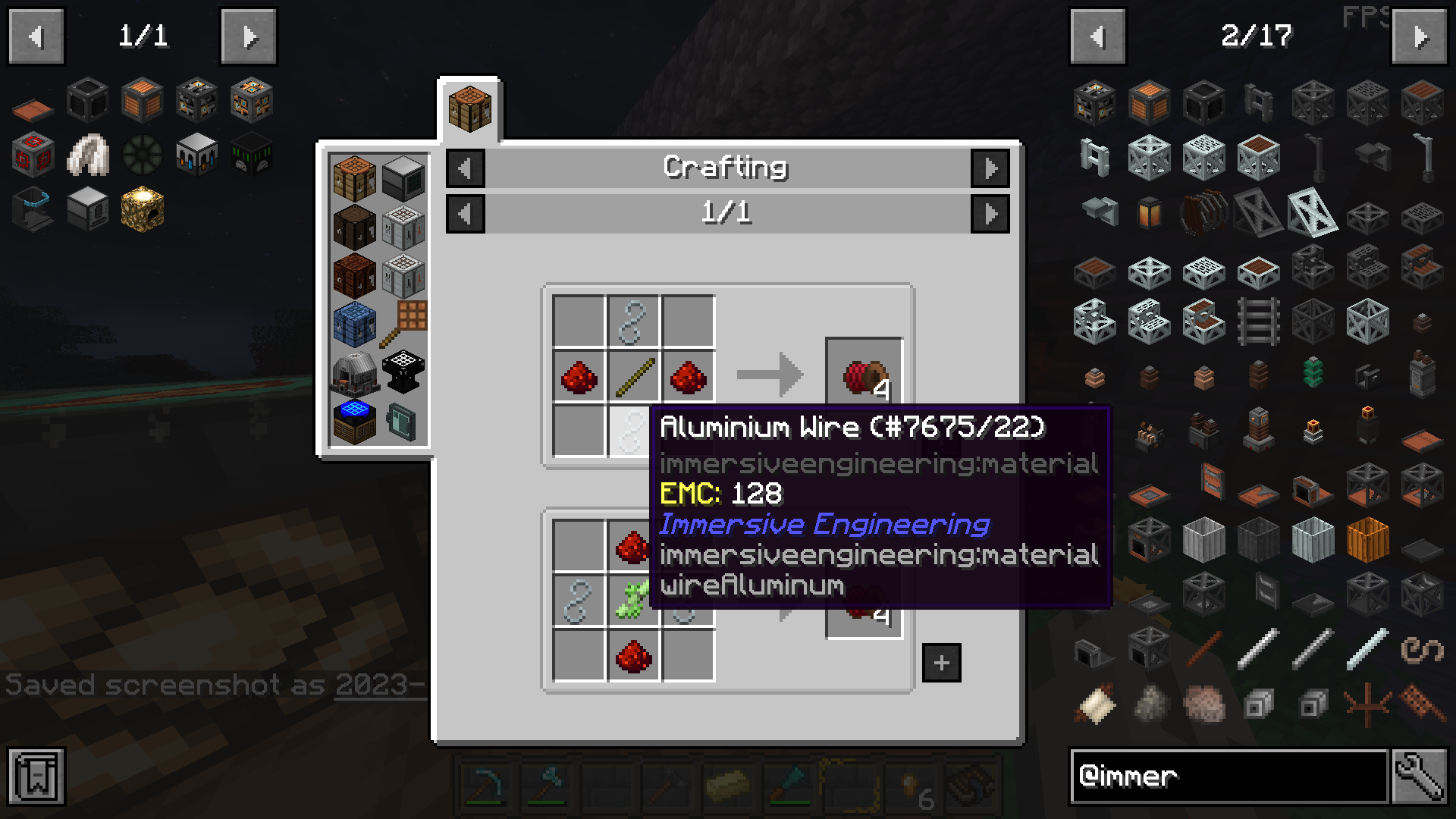Go to the previous recipe category
This screenshot has width=1456, height=819.
click(465, 168)
